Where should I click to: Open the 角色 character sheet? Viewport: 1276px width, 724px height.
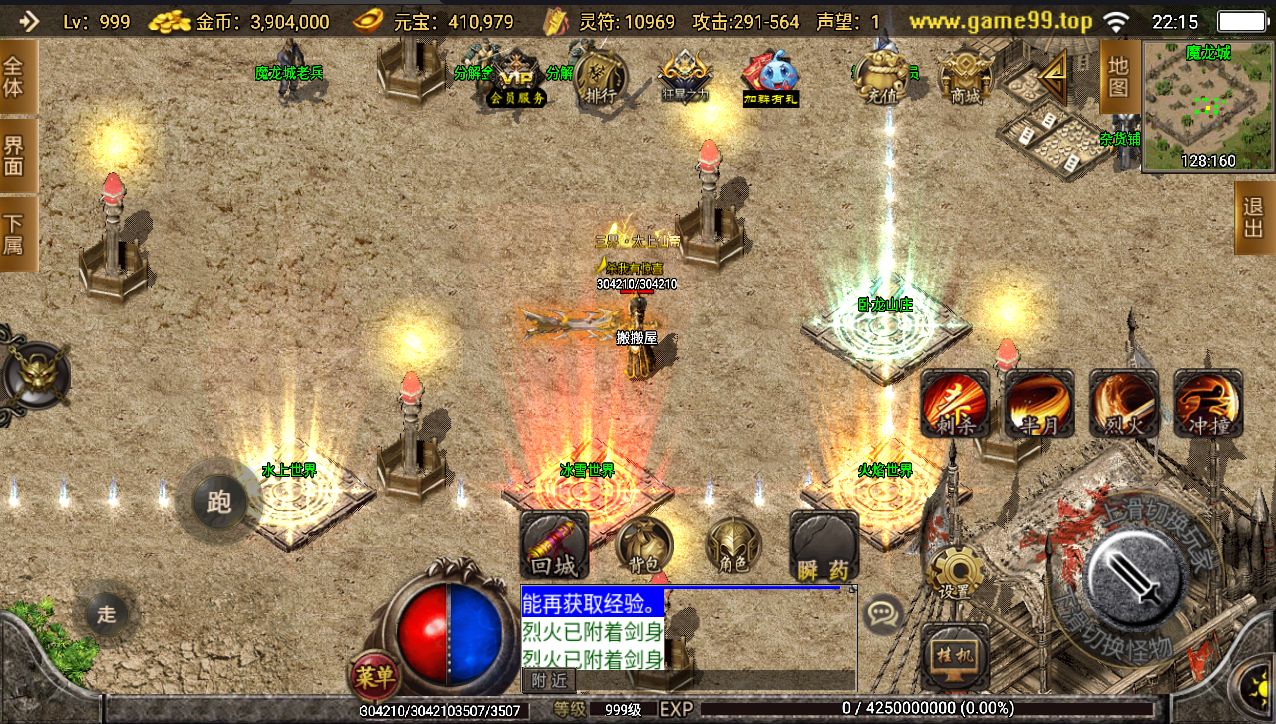pos(733,546)
